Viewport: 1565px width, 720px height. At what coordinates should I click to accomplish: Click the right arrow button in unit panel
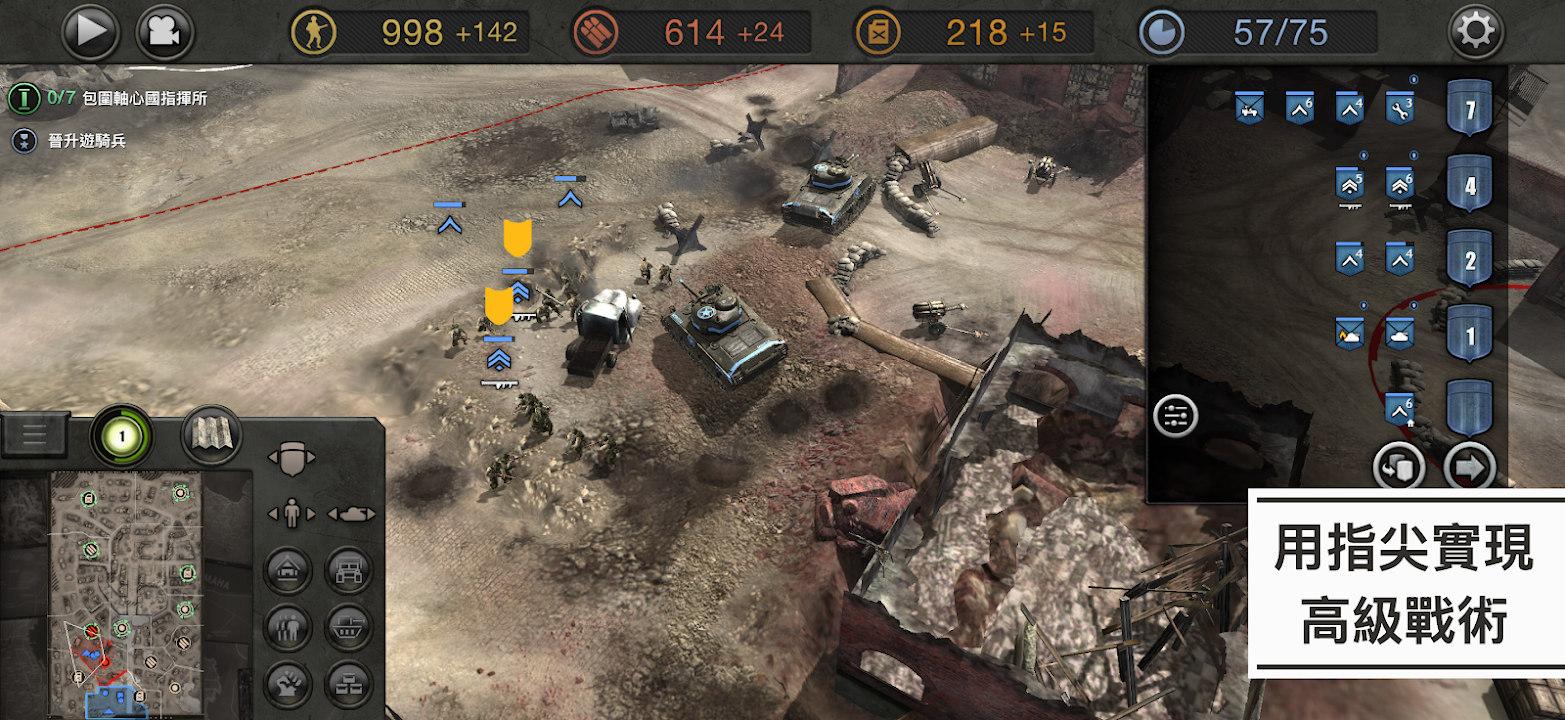(x=1469, y=465)
